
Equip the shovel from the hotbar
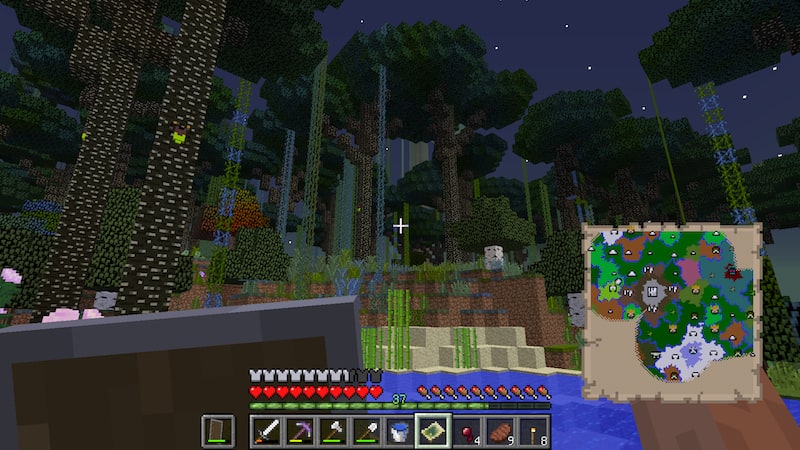[367, 431]
